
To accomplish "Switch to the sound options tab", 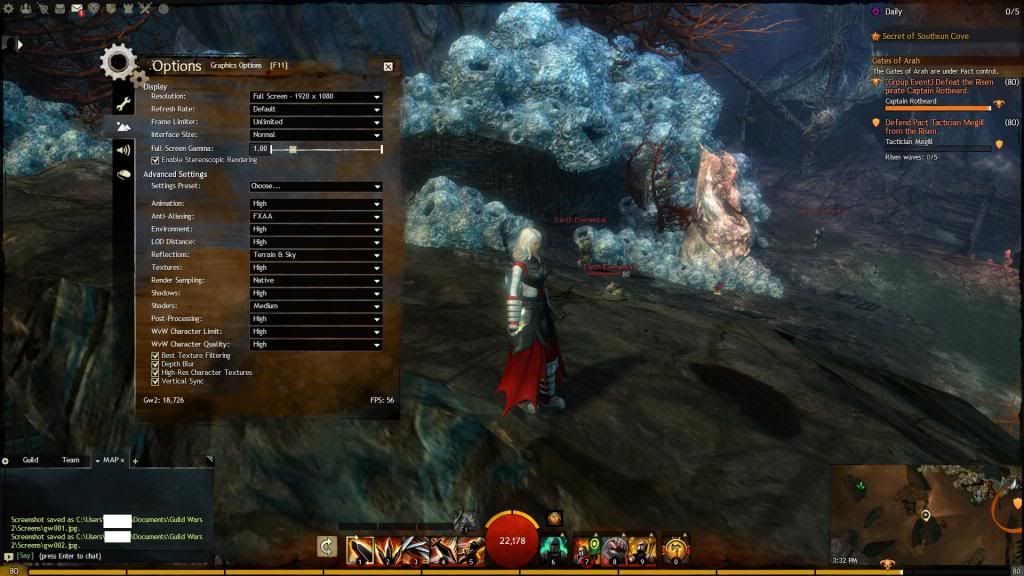I will 124,150.
